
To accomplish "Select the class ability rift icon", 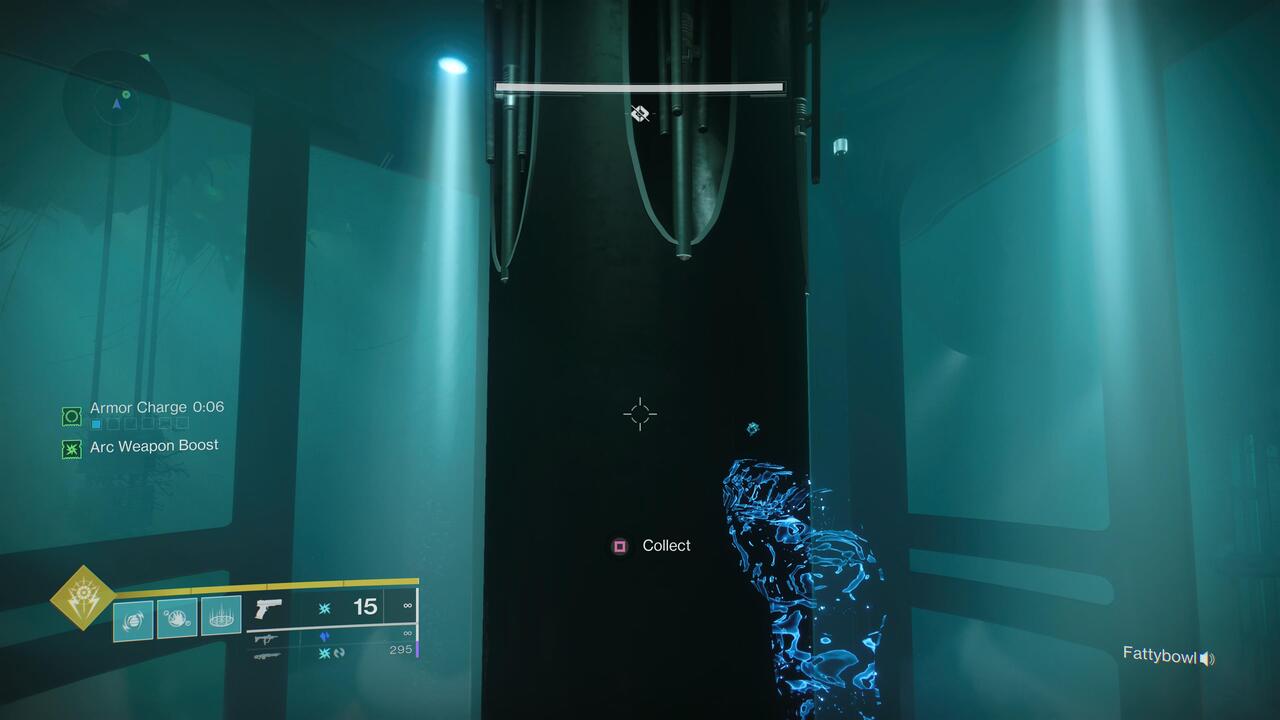I will coord(220,619).
